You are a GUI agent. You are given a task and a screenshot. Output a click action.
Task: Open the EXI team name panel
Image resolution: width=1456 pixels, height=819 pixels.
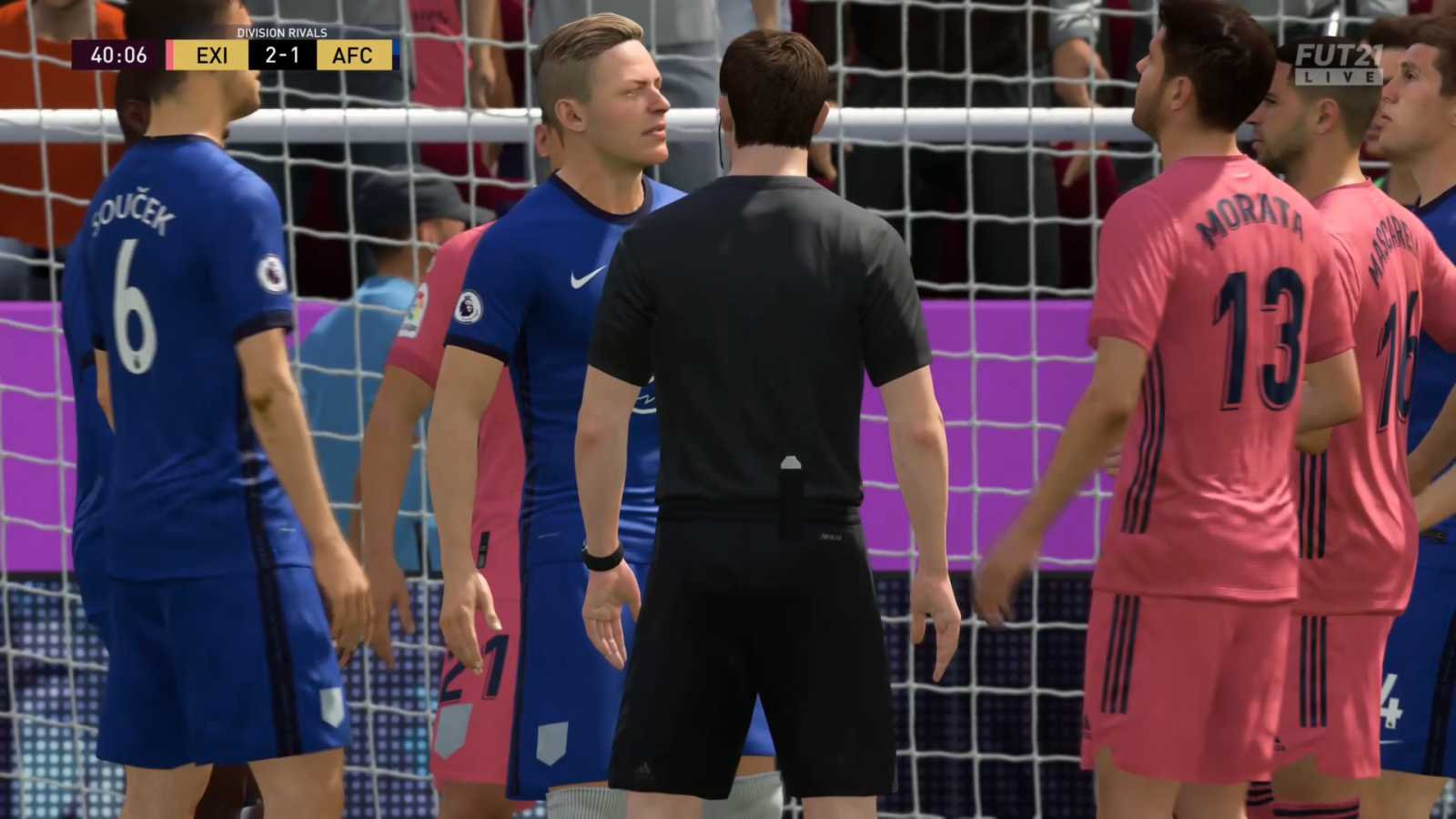click(x=212, y=56)
